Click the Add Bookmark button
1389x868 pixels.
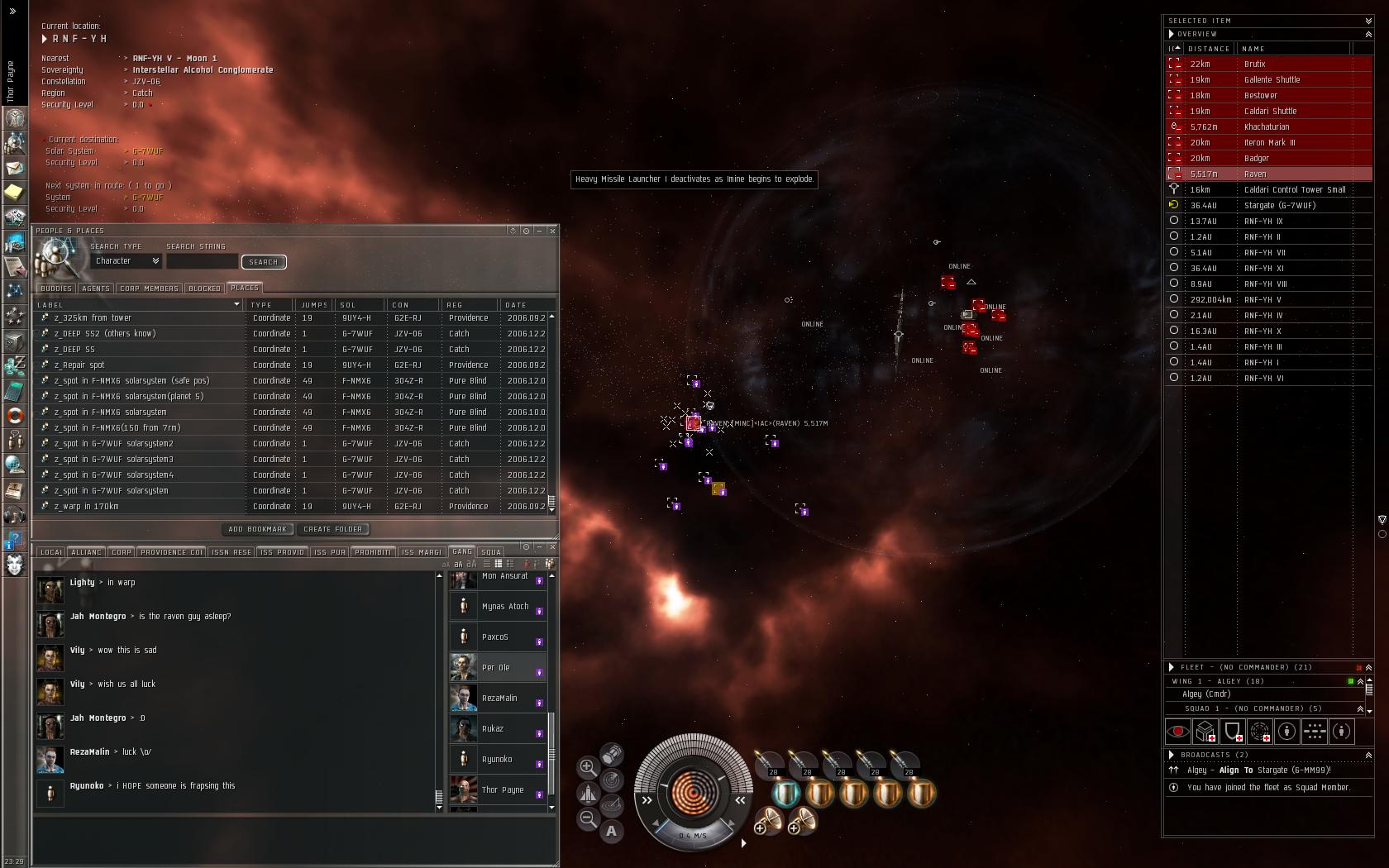click(x=257, y=529)
